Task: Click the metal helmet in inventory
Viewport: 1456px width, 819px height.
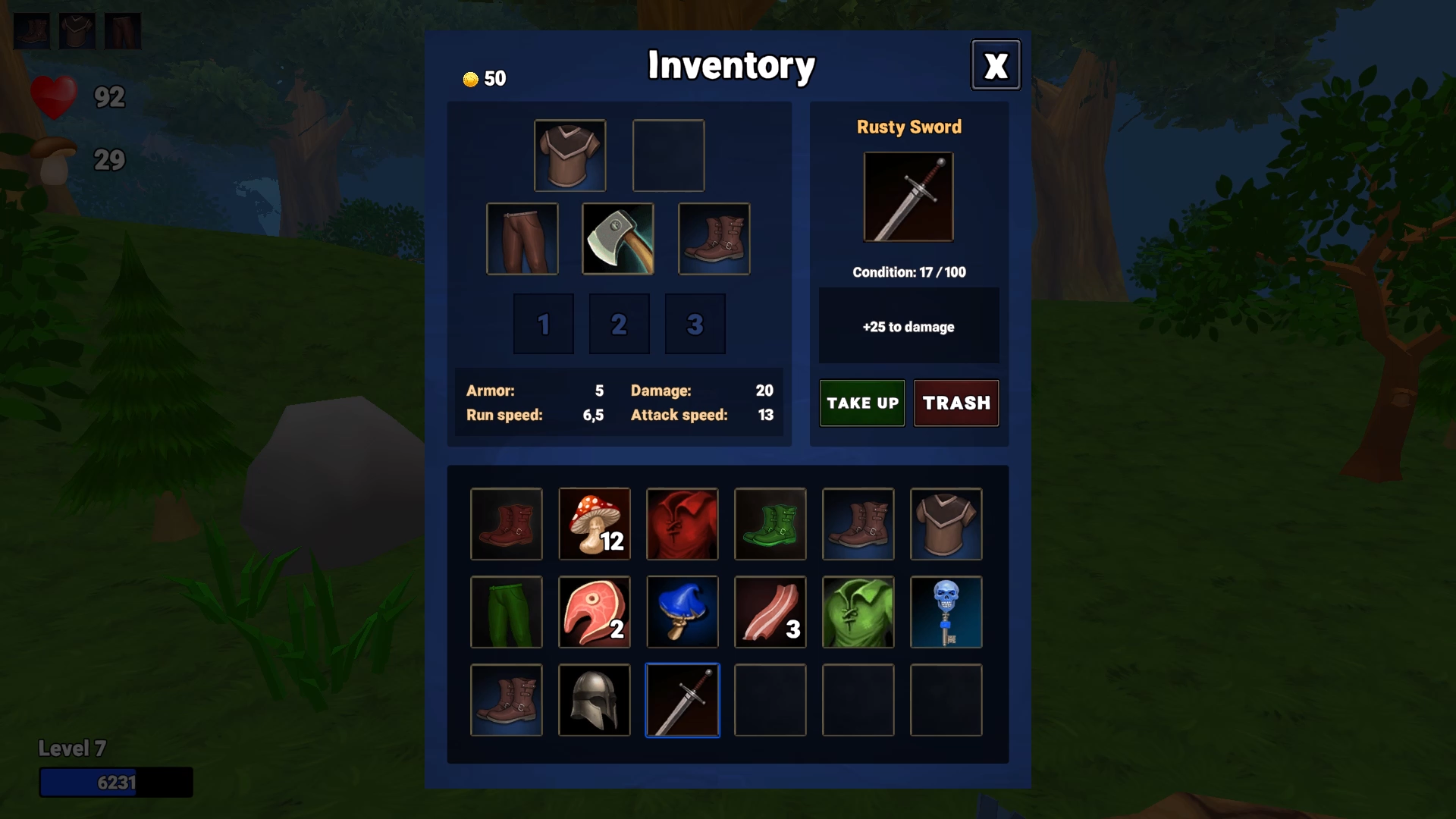Action: point(595,700)
